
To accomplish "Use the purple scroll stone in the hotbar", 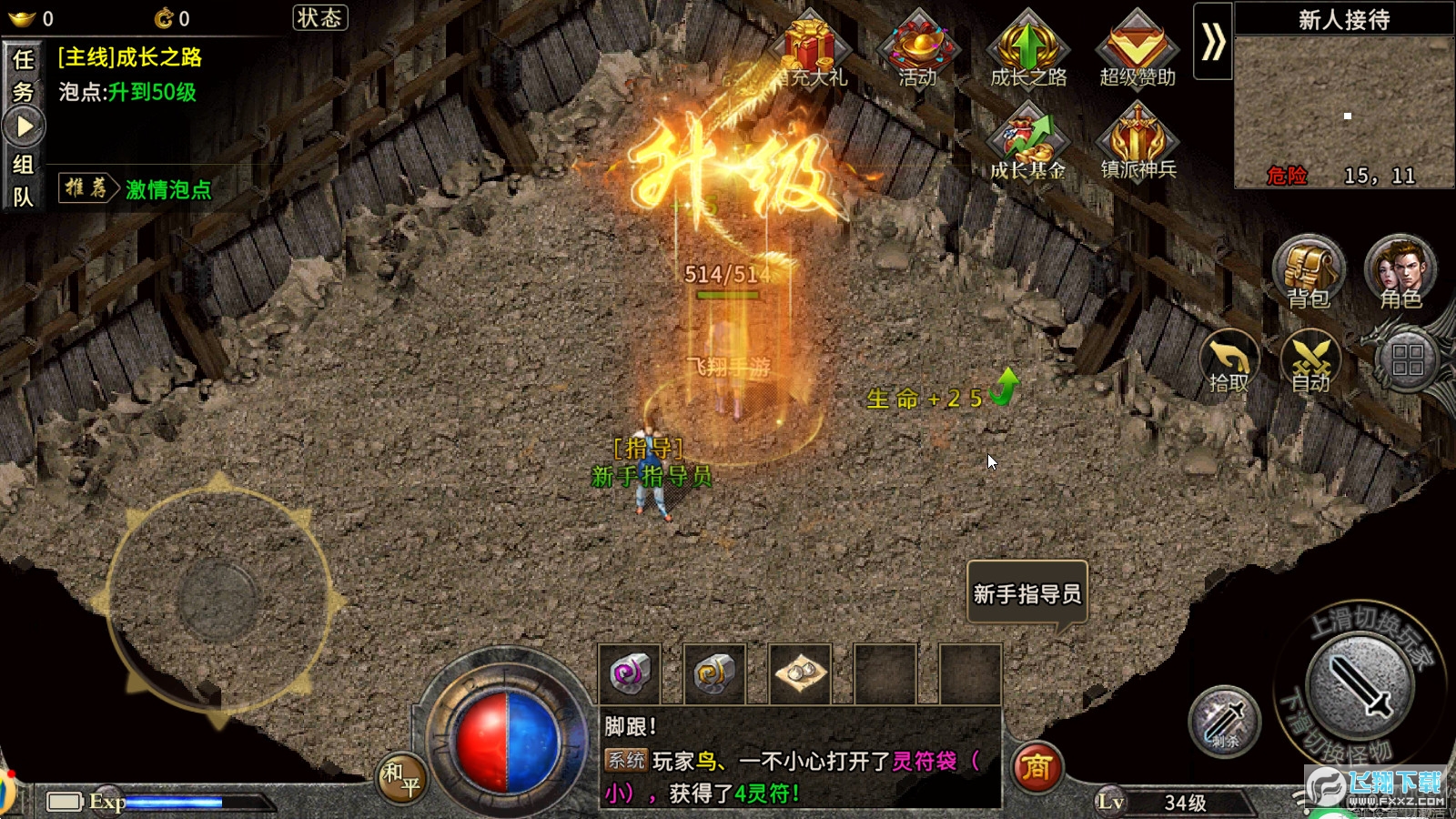I will [630, 674].
